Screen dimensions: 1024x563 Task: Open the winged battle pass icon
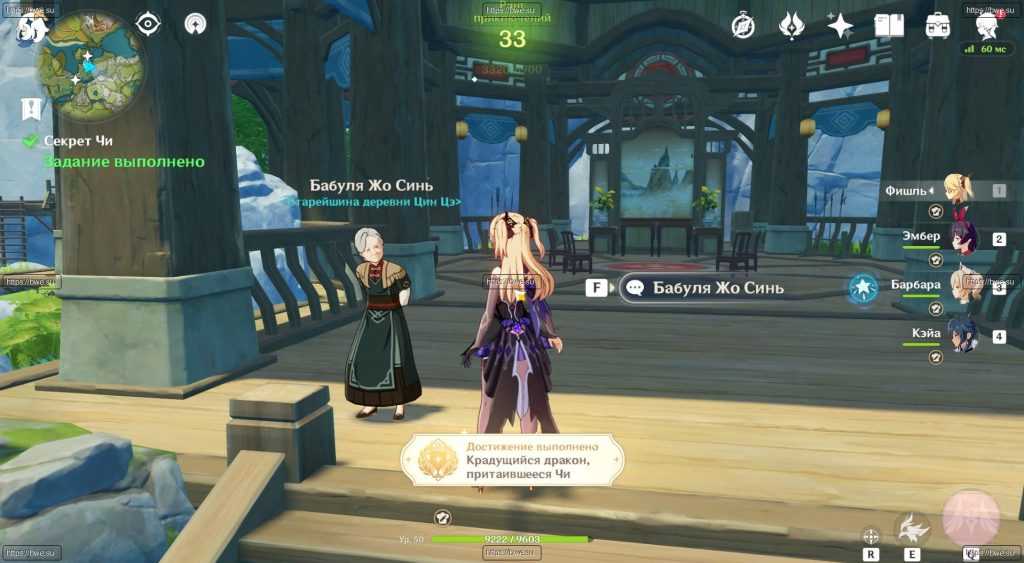click(792, 25)
